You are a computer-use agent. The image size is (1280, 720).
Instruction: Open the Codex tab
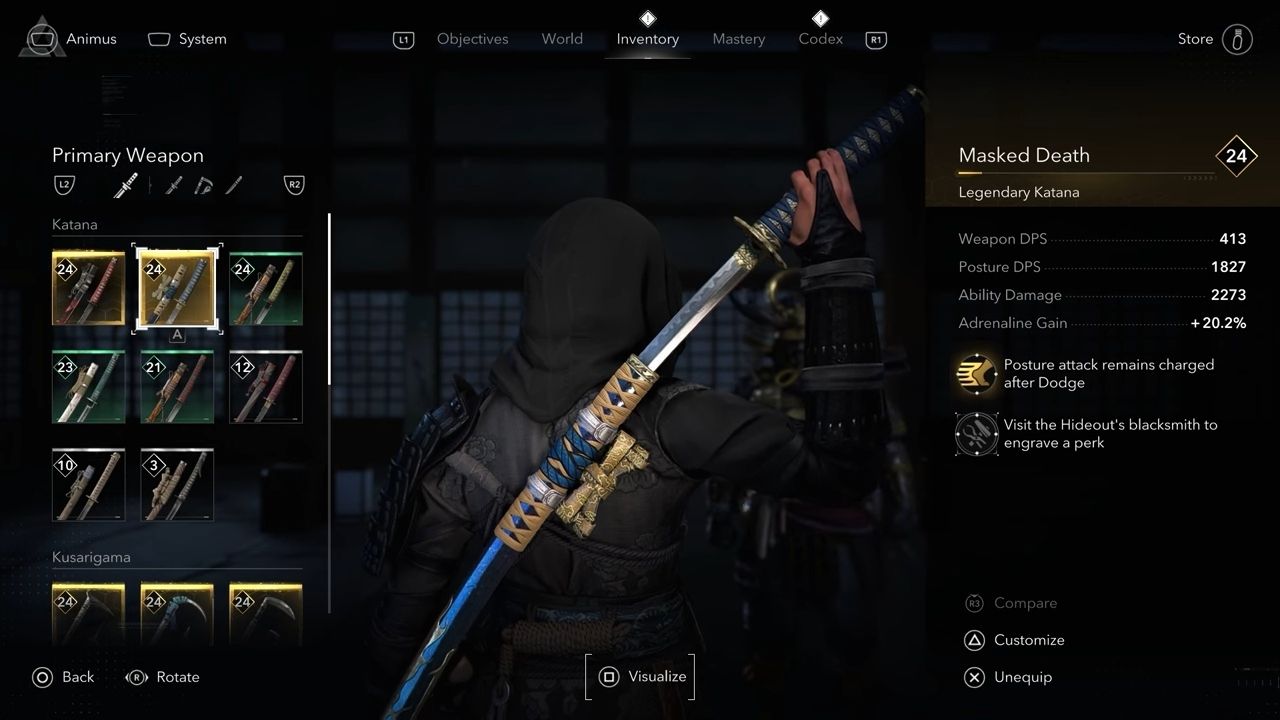click(x=820, y=39)
